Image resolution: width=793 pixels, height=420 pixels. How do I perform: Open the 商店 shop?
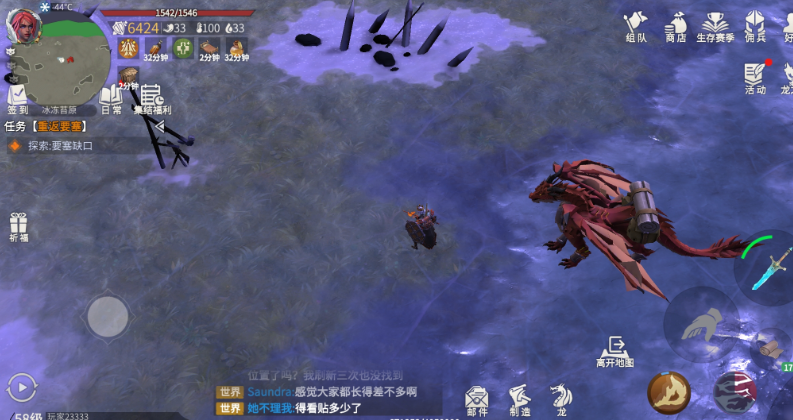(x=676, y=26)
